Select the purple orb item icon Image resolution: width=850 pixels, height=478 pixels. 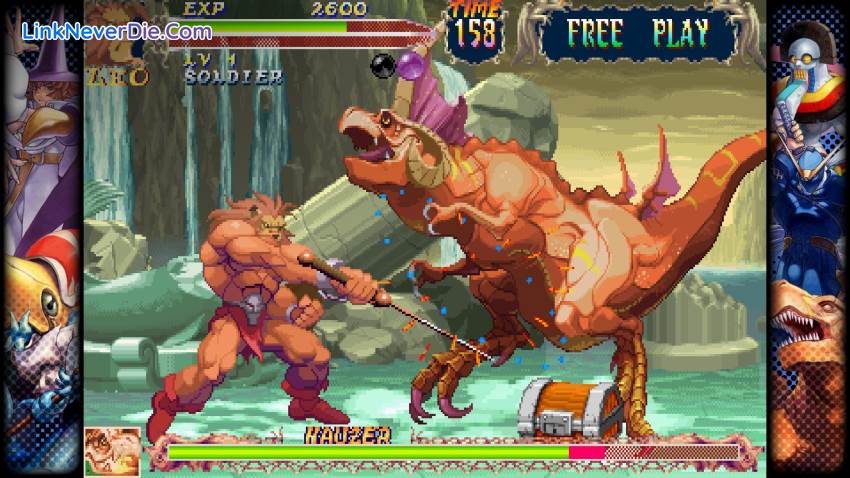[412, 65]
